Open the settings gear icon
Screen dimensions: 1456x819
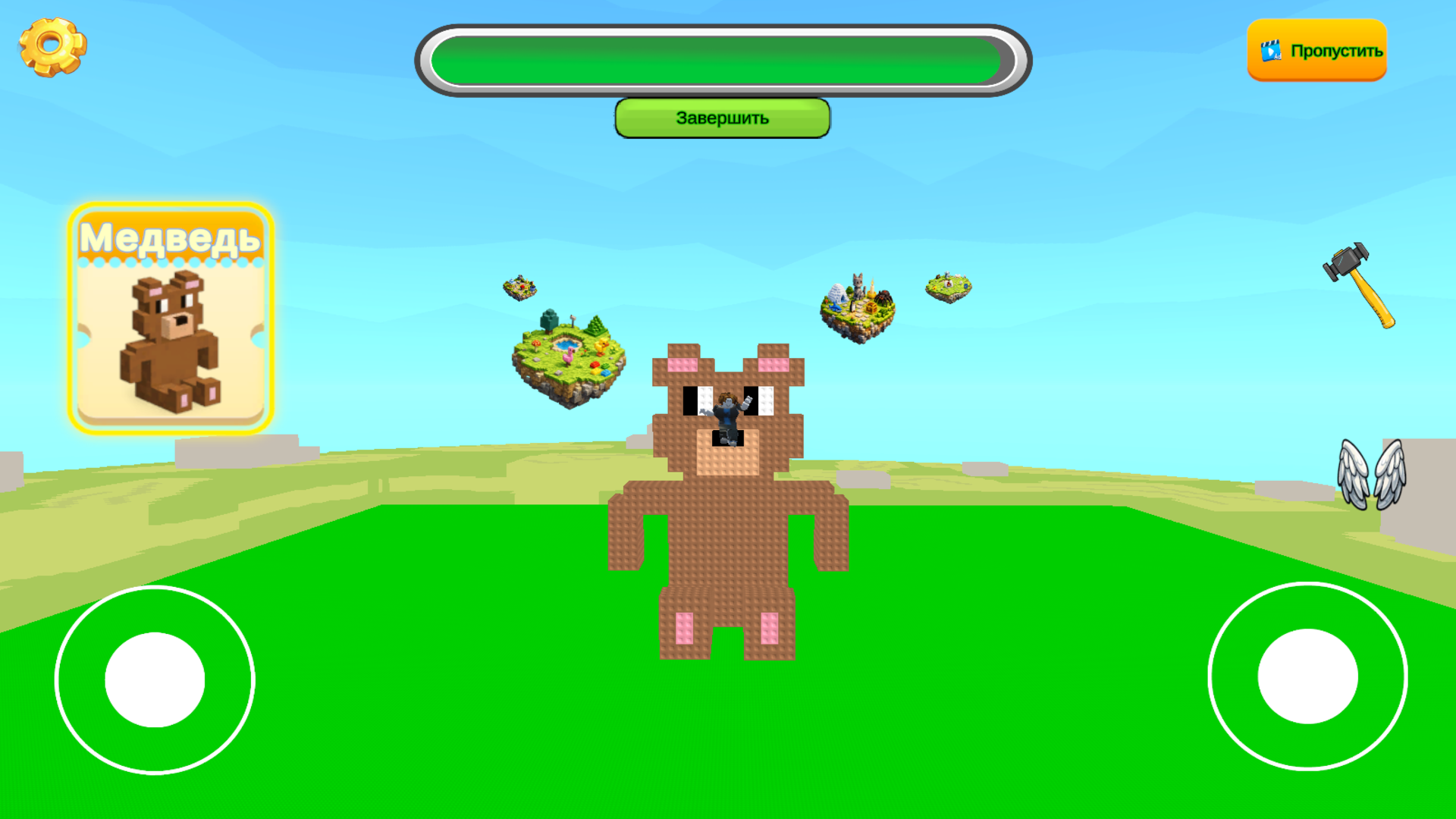pyautogui.click(x=52, y=45)
